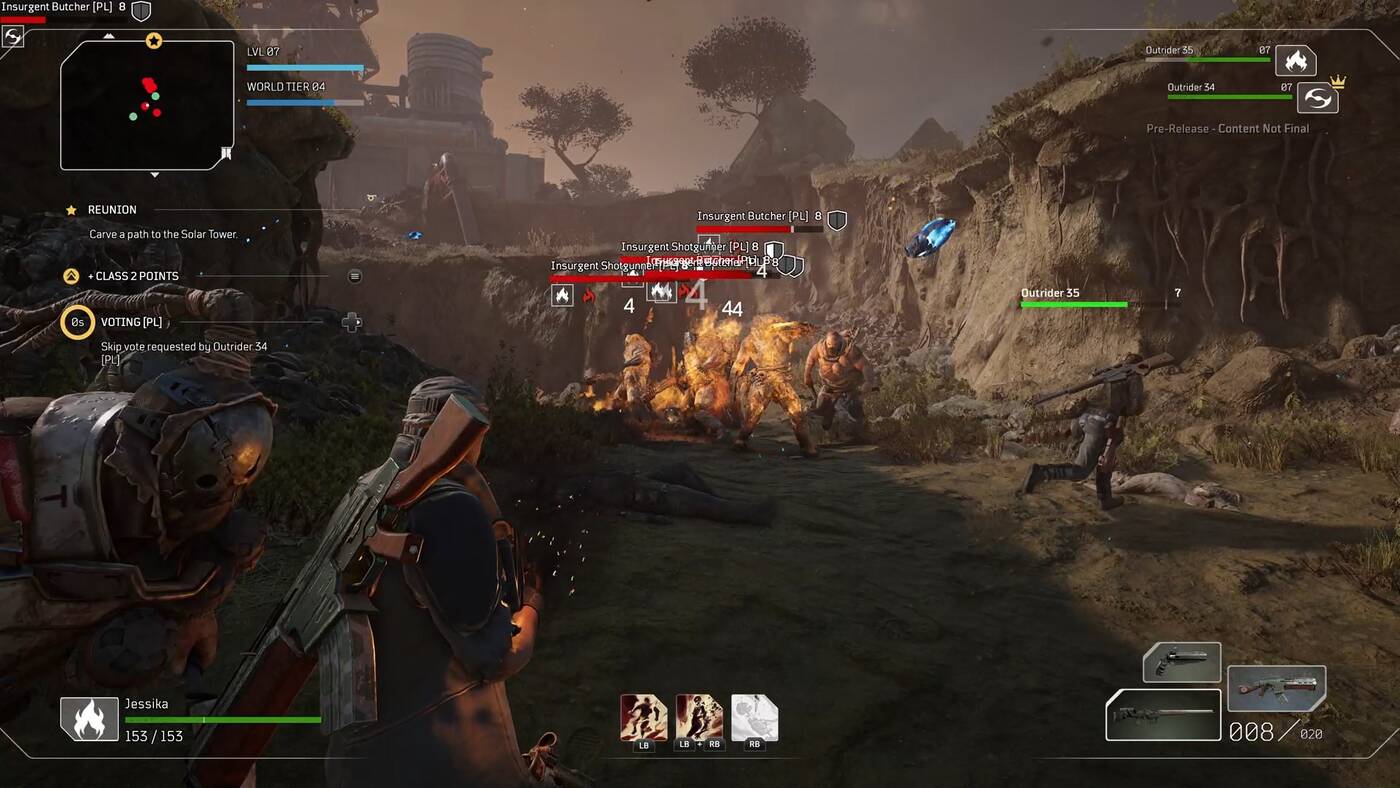Click the gold star icon beside REUNION
Screen dimensions: 1400x788
coord(70,209)
